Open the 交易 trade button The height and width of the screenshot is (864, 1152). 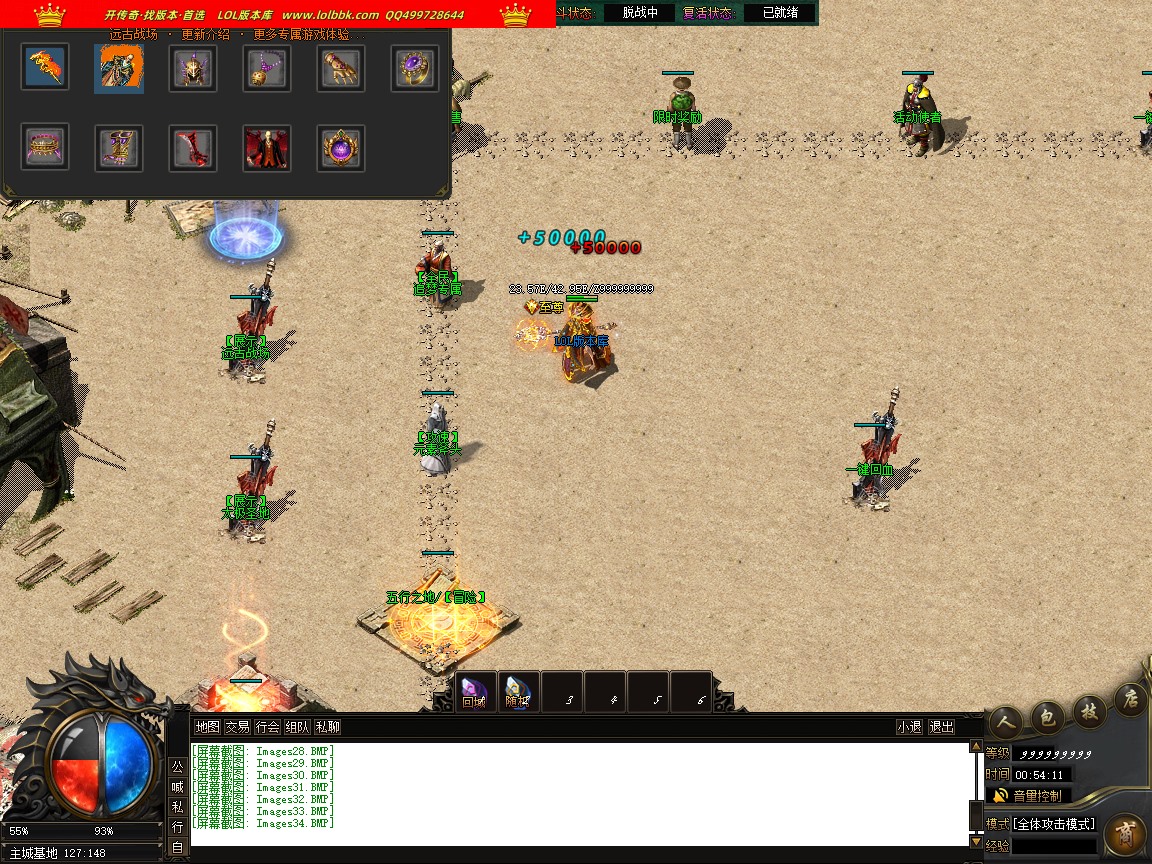[237, 727]
